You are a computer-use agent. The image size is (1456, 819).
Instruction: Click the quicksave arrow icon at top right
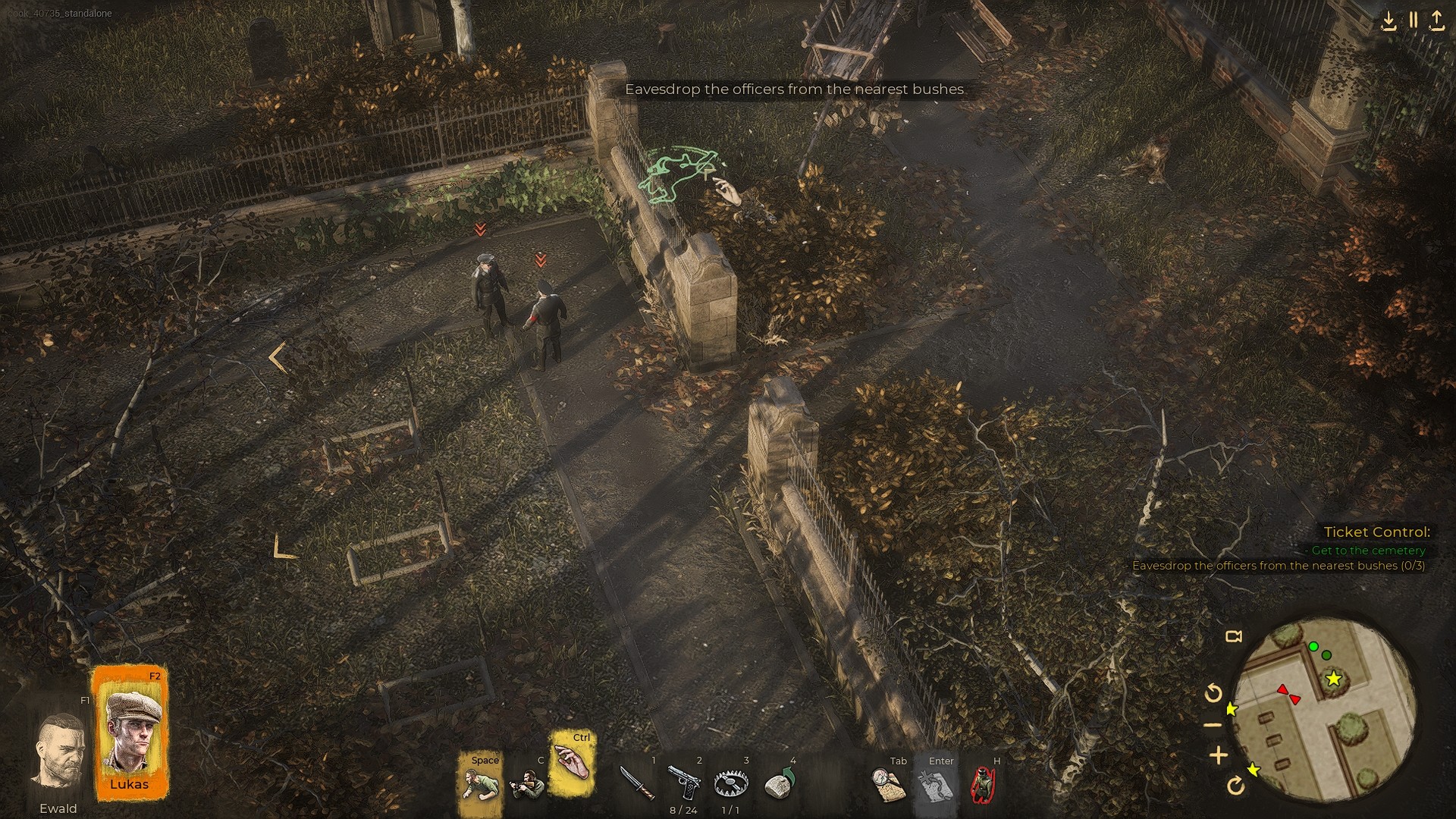click(1390, 20)
